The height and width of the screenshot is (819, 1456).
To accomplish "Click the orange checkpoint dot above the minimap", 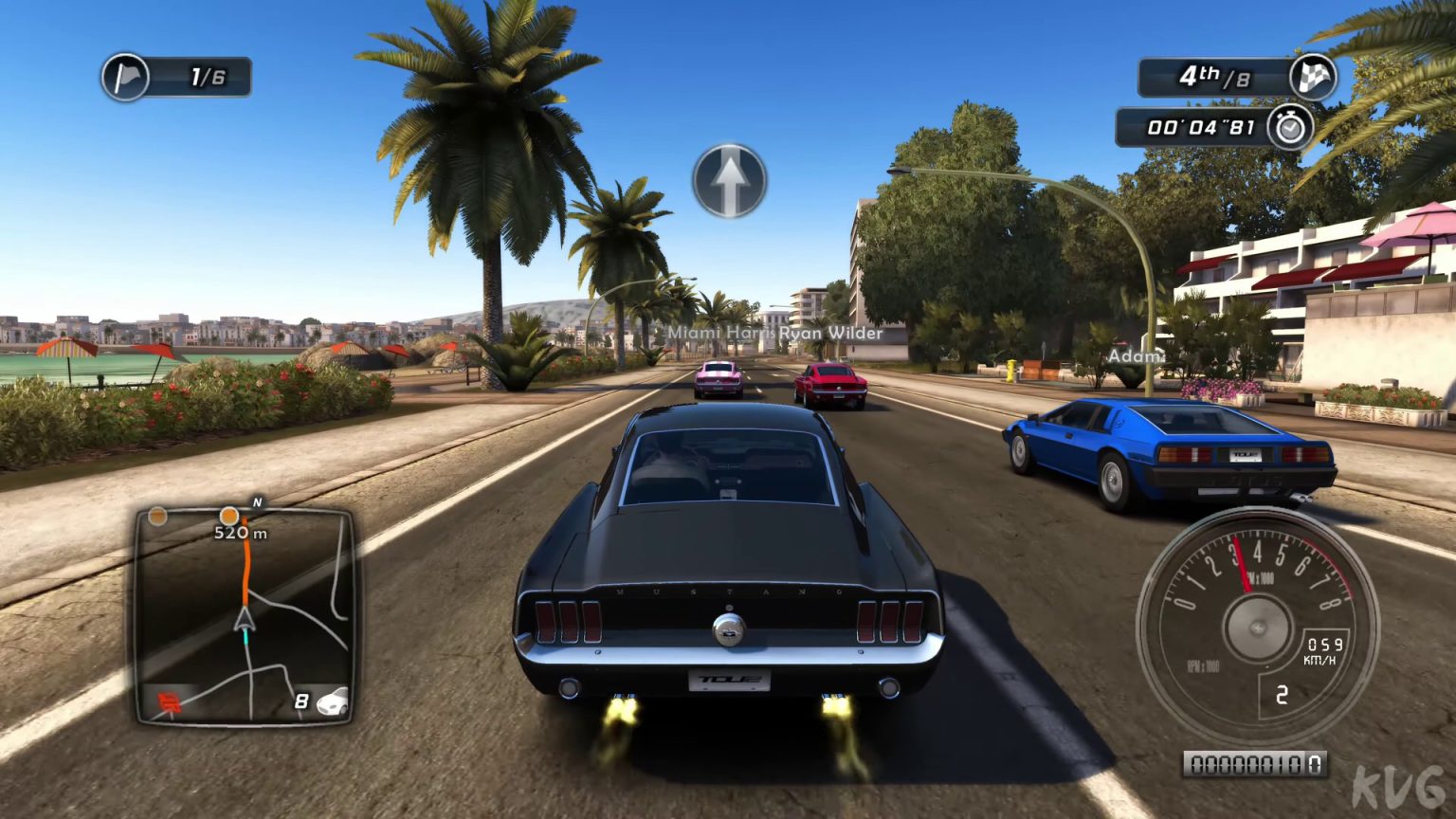I will tap(229, 515).
